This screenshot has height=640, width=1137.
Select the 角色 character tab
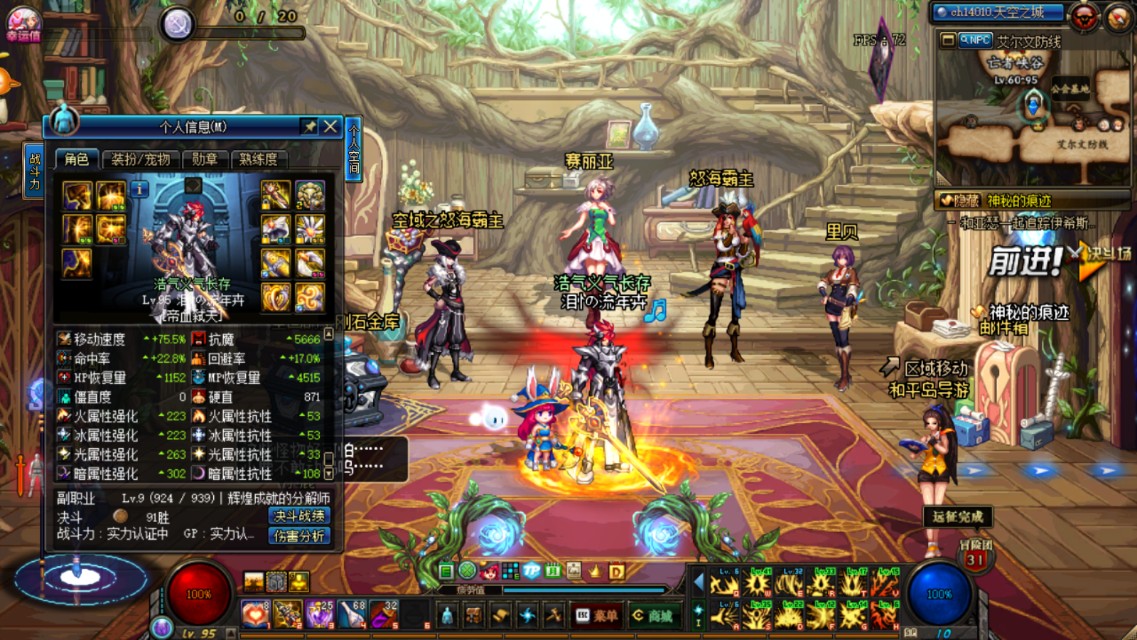pyautogui.click(x=77, y=159)
